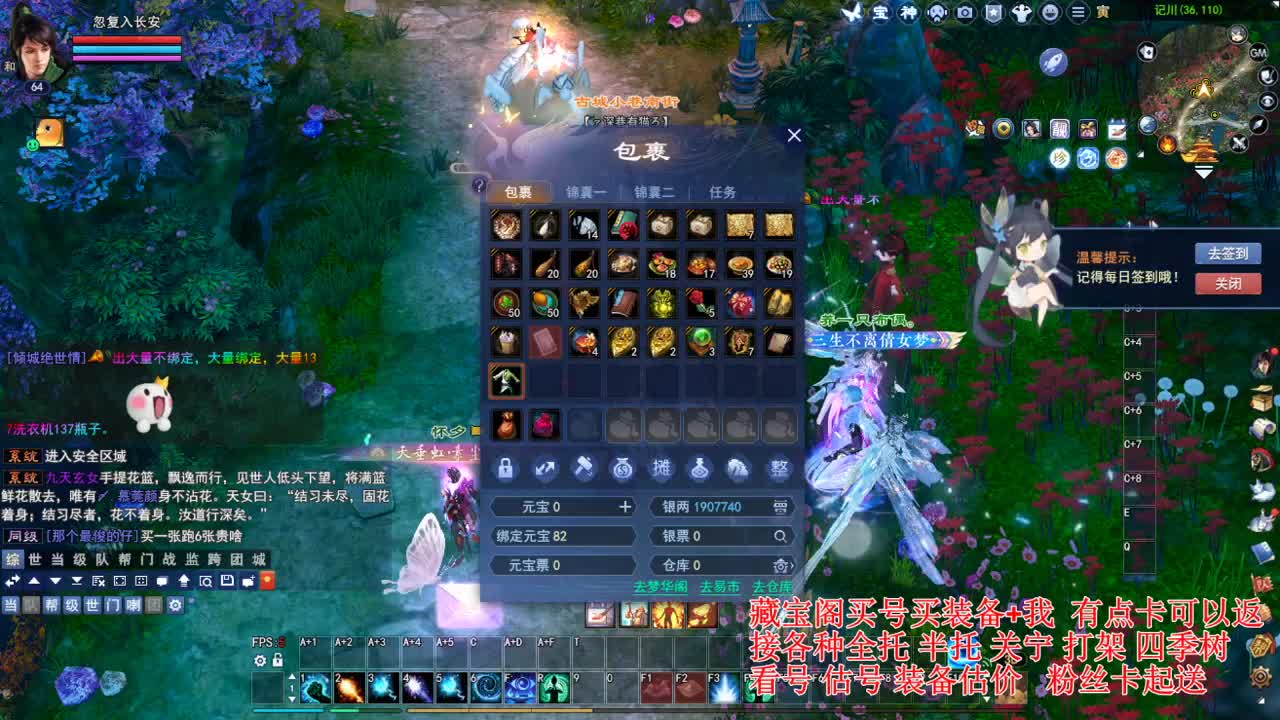Viewport: 1280px width, 720px height.
Task: Switch to the 锦囊一 tab
Action: 585,192
